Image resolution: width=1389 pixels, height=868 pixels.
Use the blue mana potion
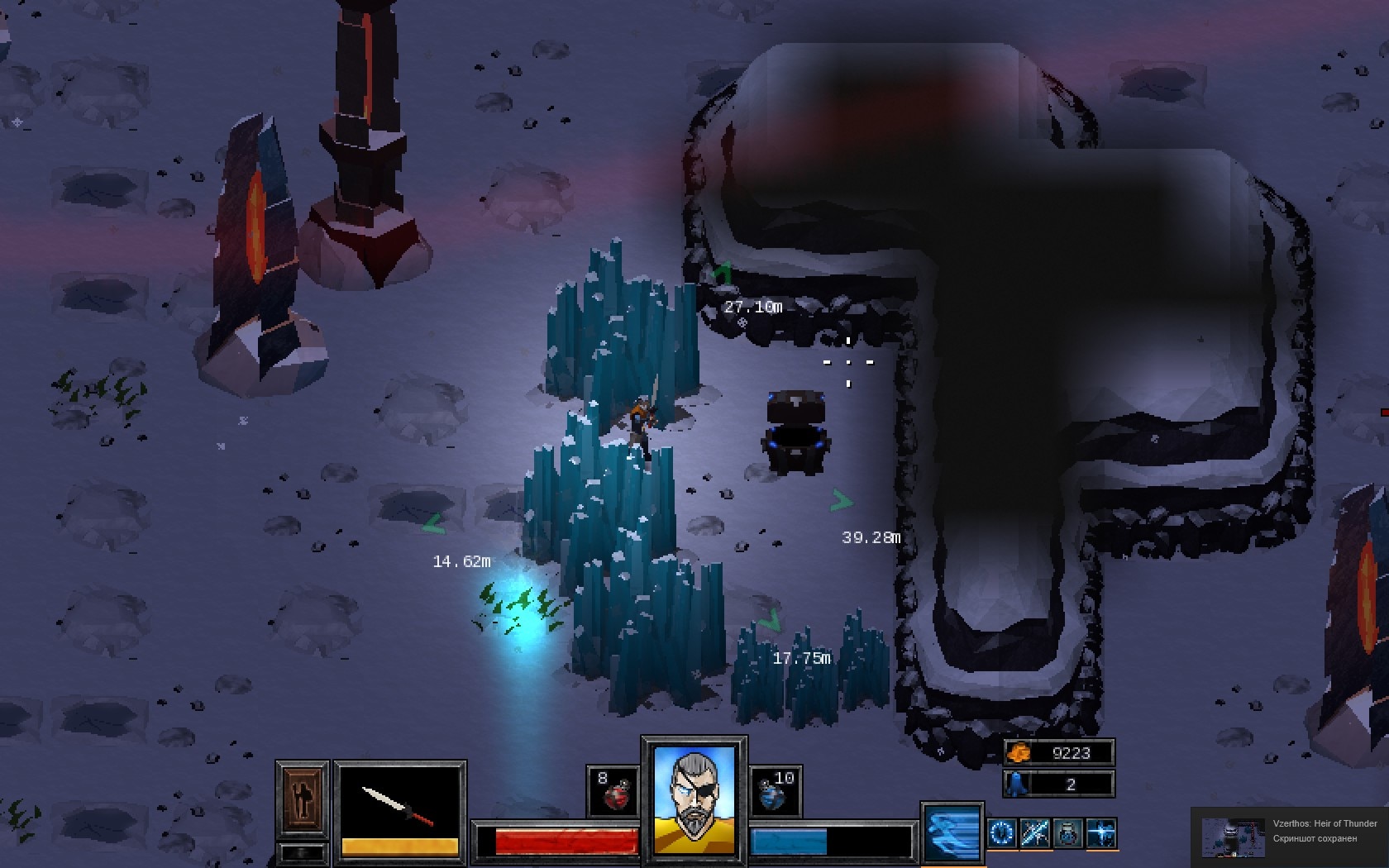pos(775,791)
